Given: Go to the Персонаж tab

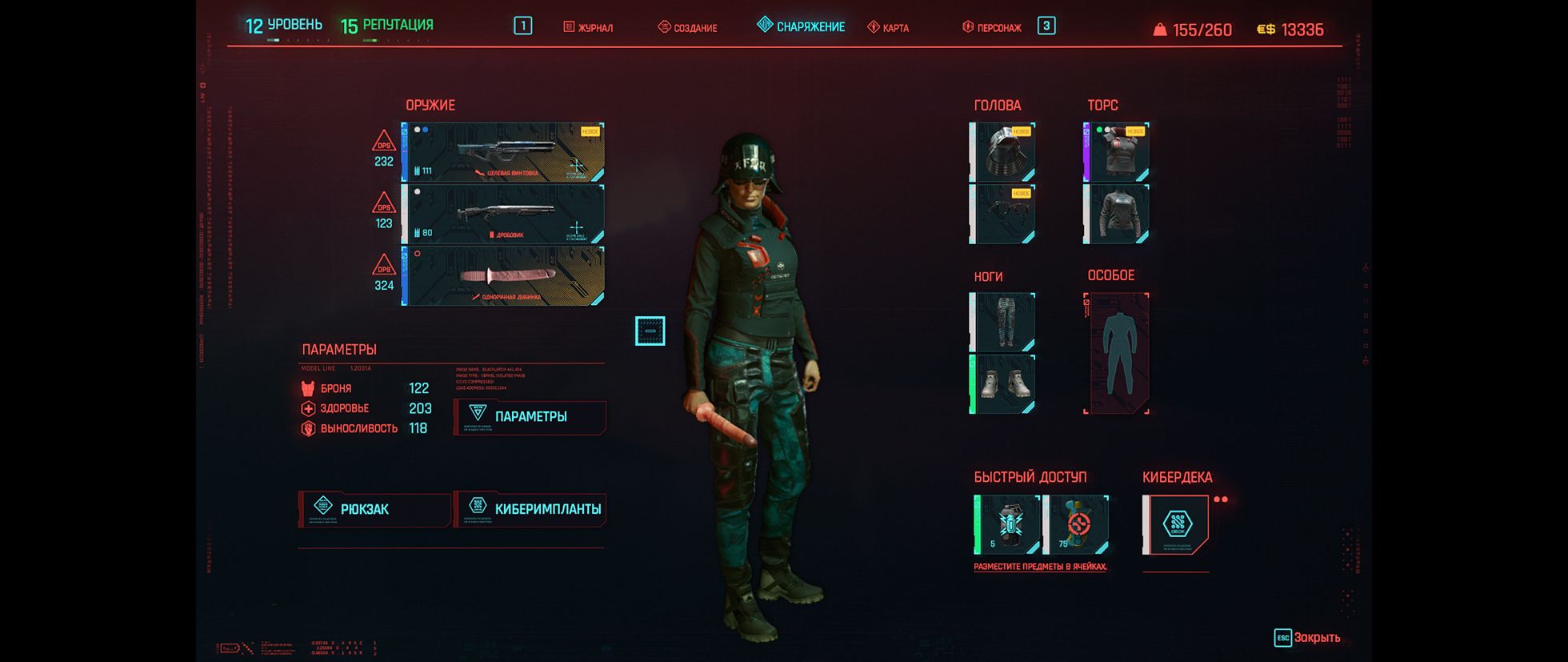Looking at the screenshot, I should (992, 27).
